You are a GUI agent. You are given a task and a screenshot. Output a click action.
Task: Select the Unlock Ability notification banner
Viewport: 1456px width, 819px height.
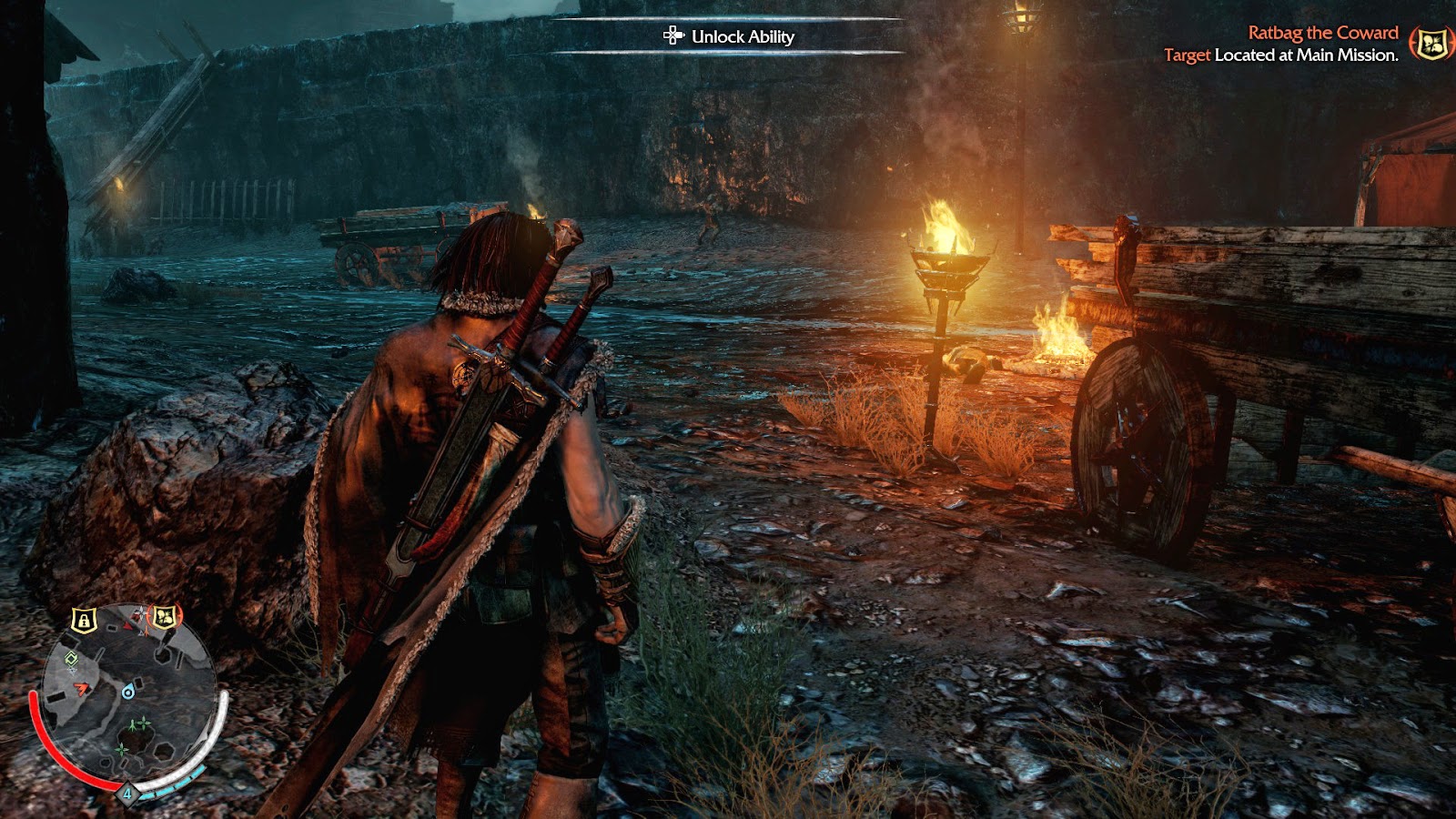(729, 36)
